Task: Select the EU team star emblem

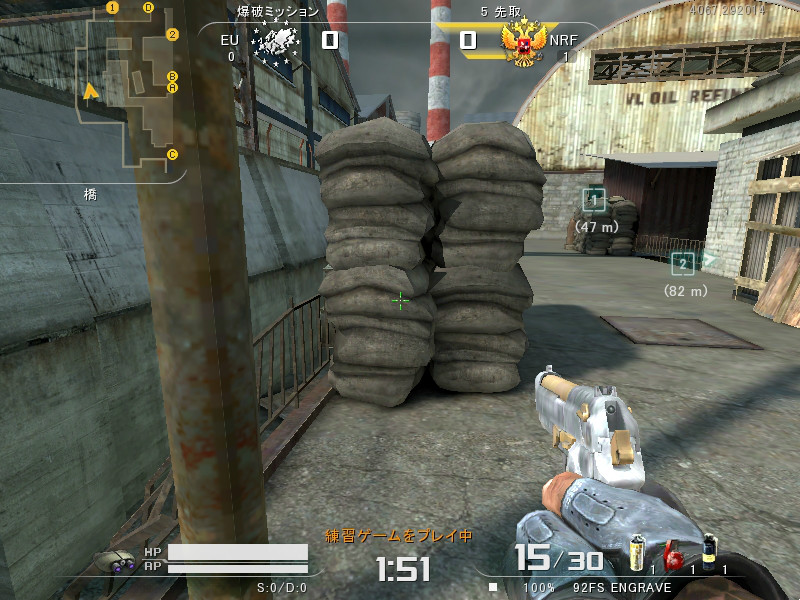Action: (275, 44)
